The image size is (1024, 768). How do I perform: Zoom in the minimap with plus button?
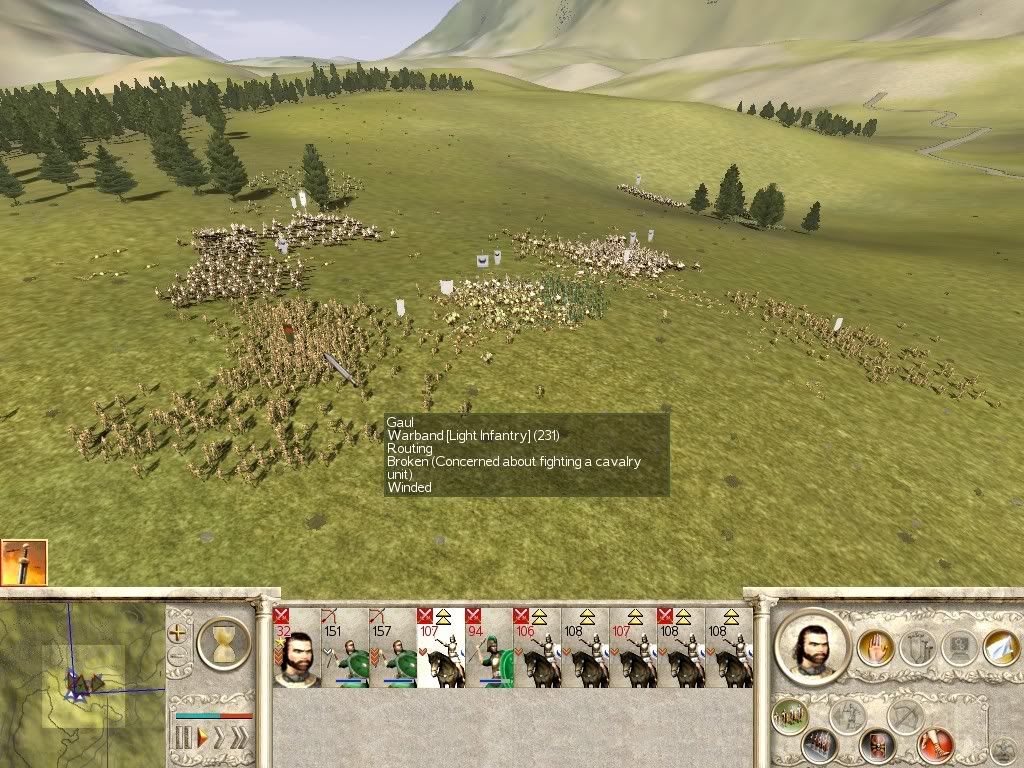click(x=179, y=633)
